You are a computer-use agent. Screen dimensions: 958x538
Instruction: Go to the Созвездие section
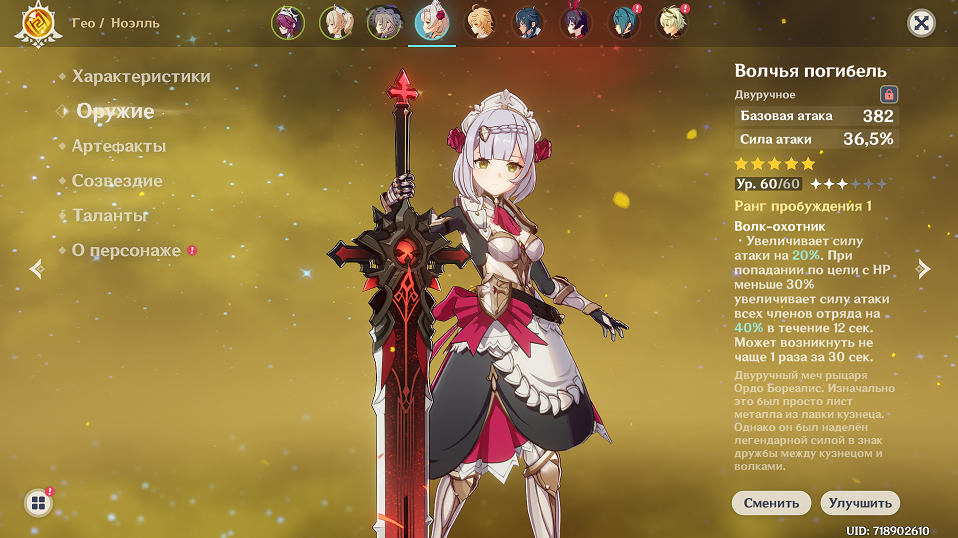tap(117, 181)
